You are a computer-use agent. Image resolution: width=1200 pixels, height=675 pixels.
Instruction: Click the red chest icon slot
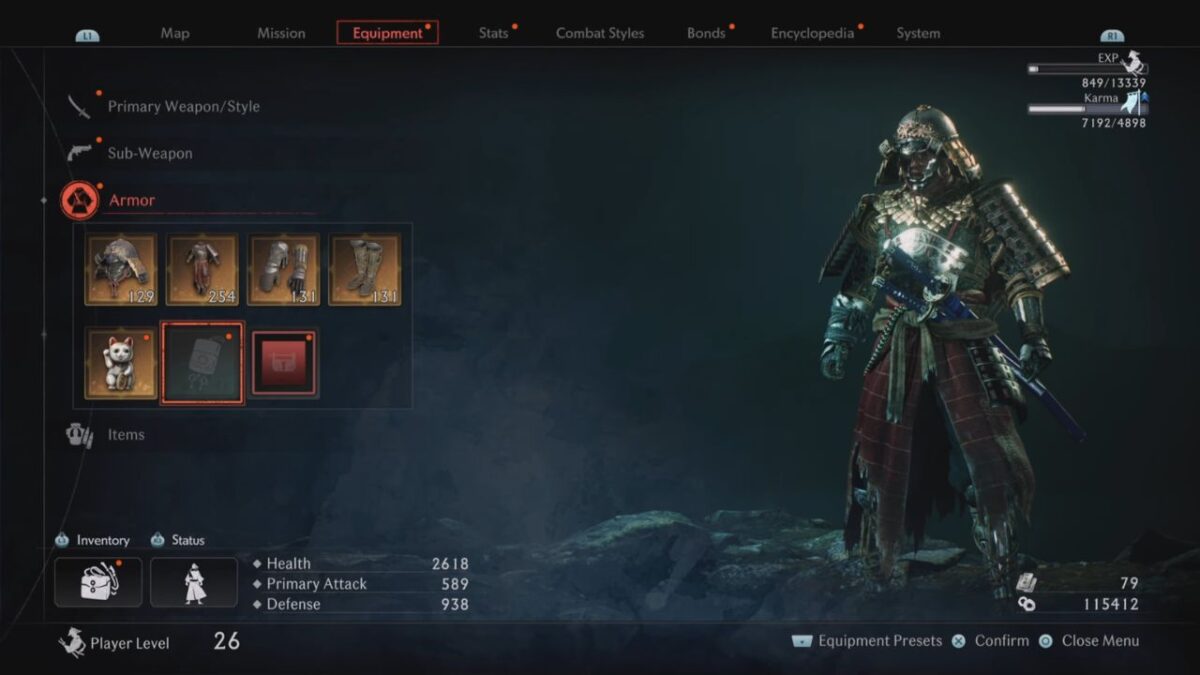point(284,364)
